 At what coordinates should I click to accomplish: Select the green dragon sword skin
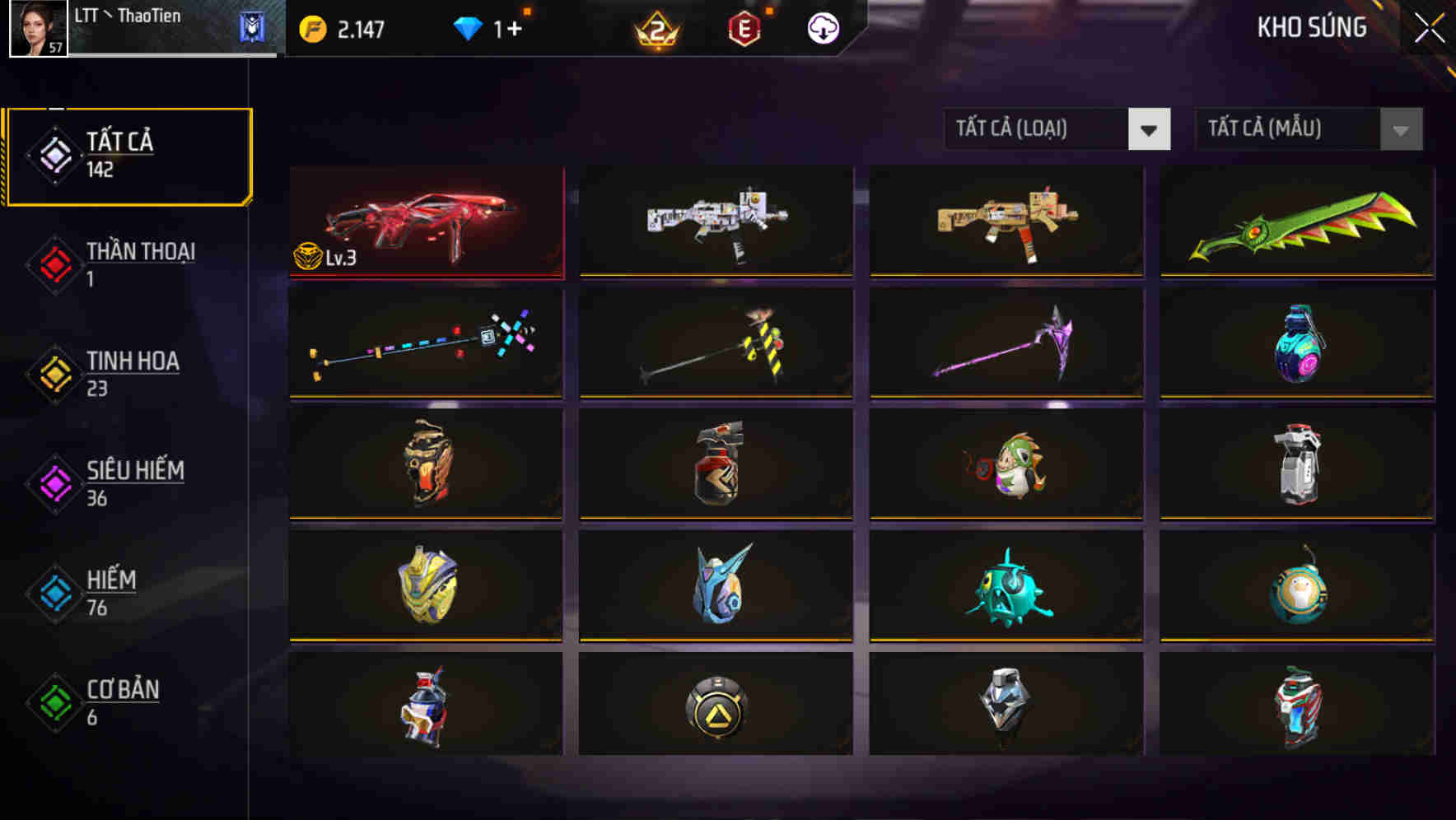(x=1297, y=221)
